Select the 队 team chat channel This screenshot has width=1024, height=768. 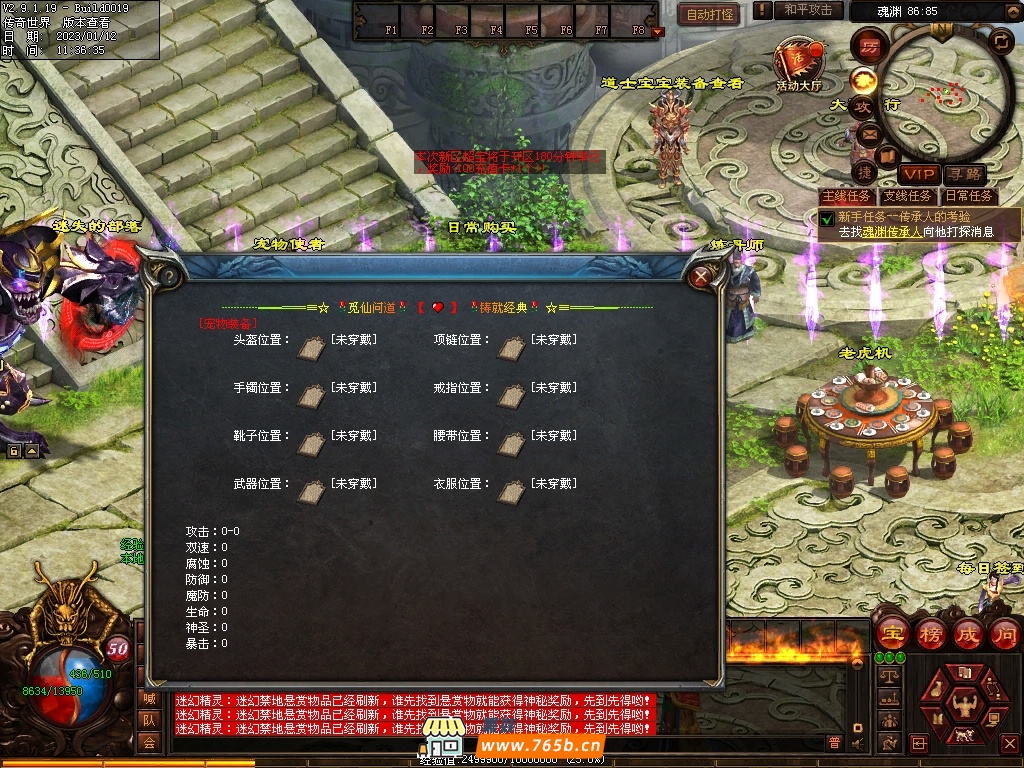(x=149, y=720)
